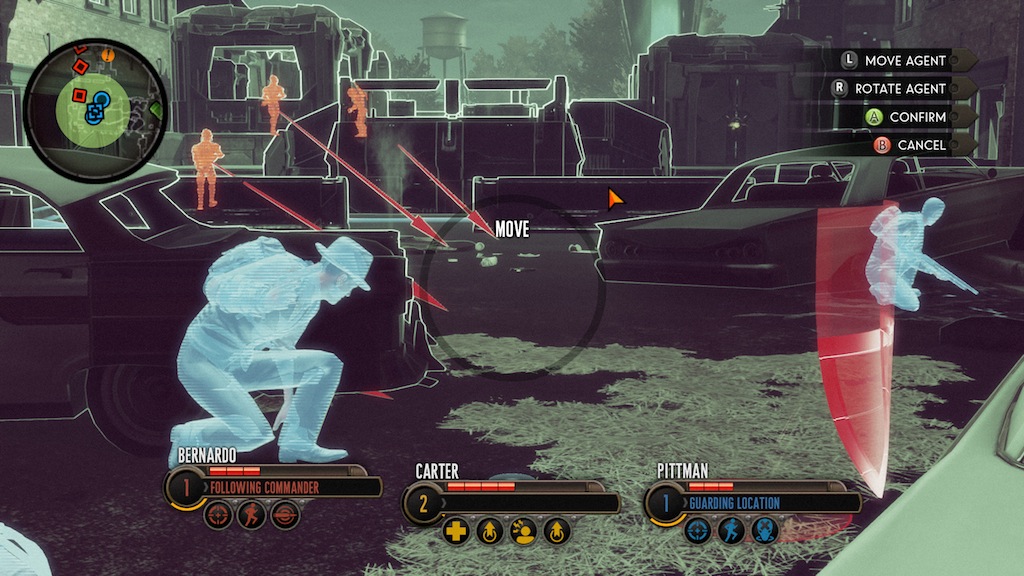Use Carter's yellow cross heal ability
Screen dimensions: 1024x576
click(x=457, y=532)
